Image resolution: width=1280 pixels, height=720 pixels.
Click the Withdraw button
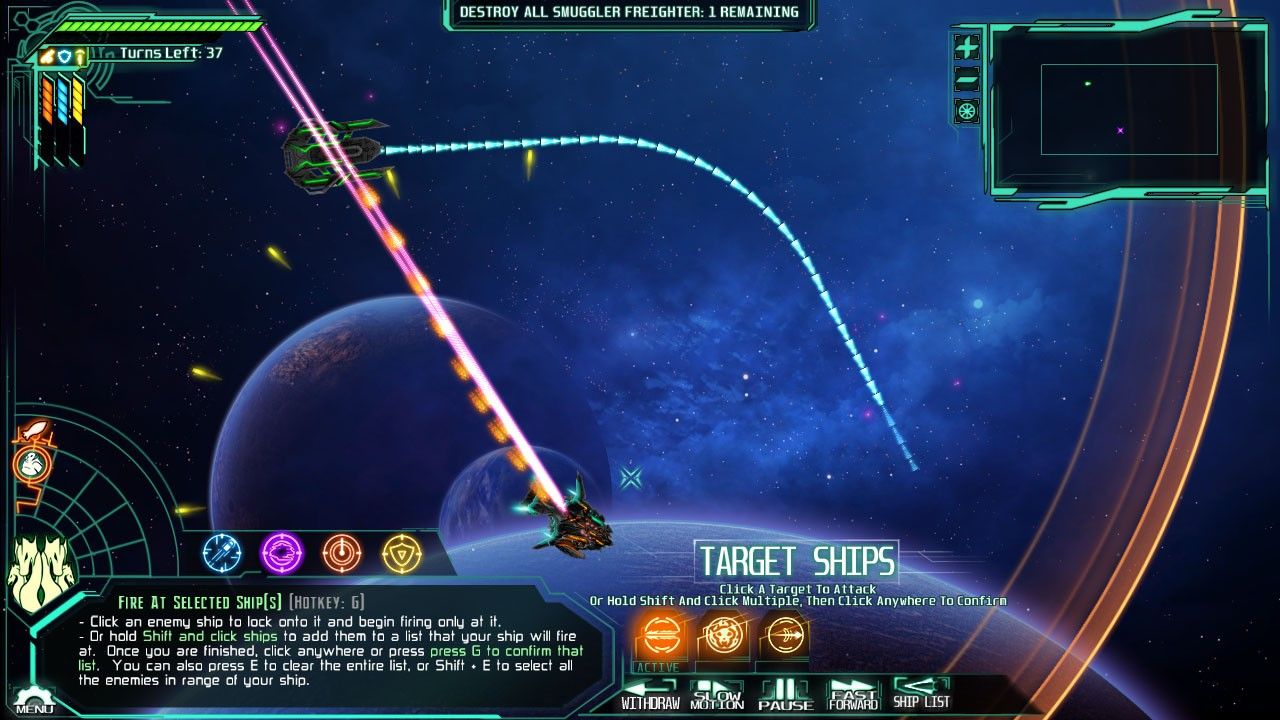(x=650, y=694)
